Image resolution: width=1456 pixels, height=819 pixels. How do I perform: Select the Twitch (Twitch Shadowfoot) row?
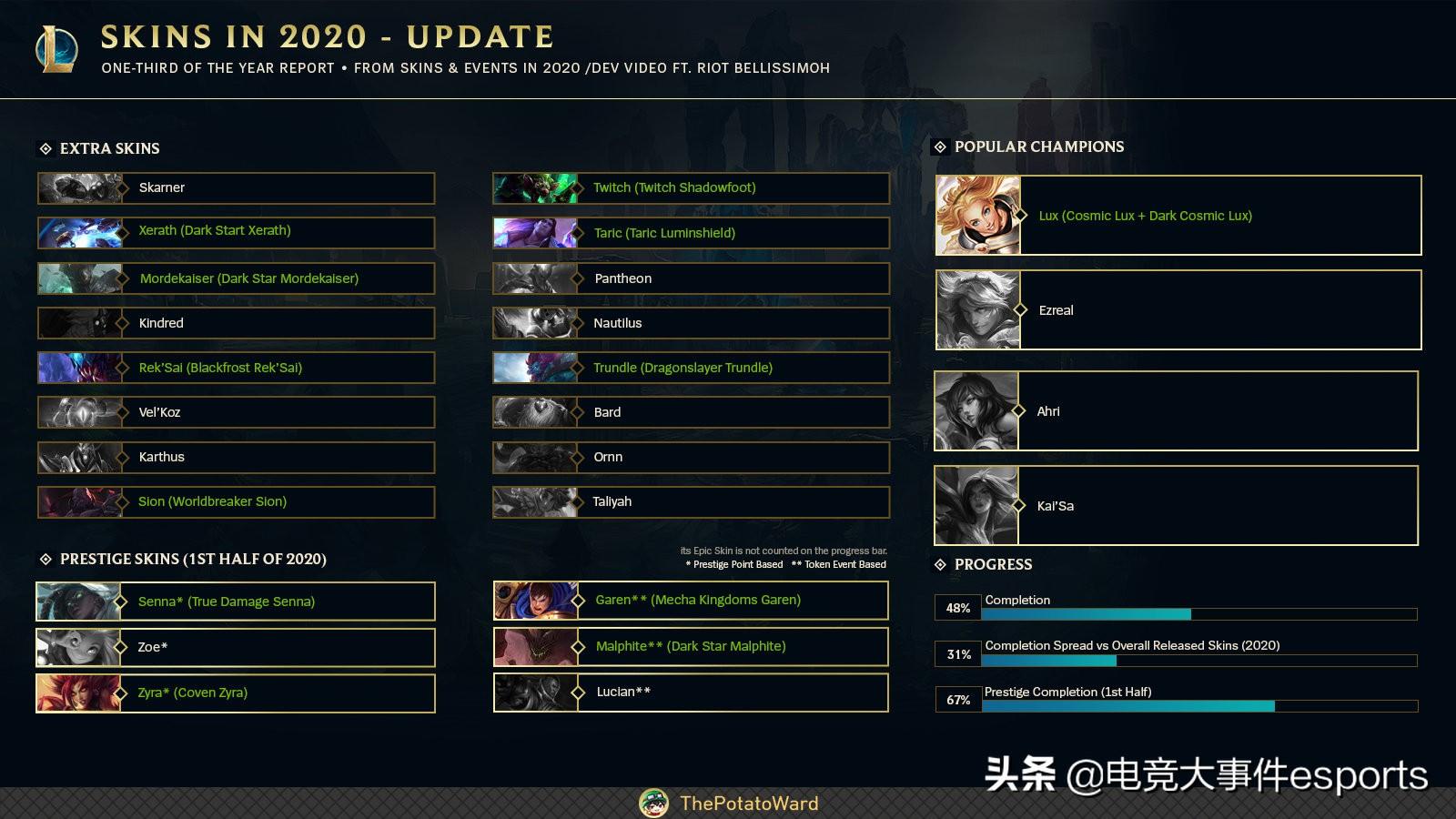tap(692, 188)
